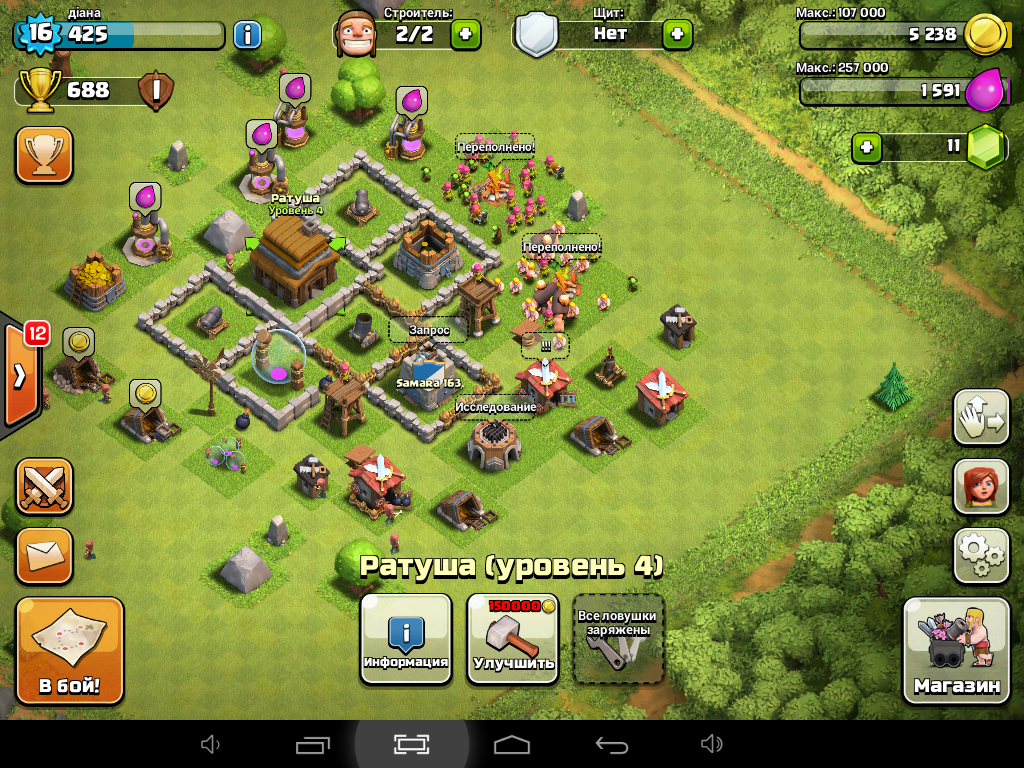Open the Магазин shop
1024x768 pixels.
point(955,650)
